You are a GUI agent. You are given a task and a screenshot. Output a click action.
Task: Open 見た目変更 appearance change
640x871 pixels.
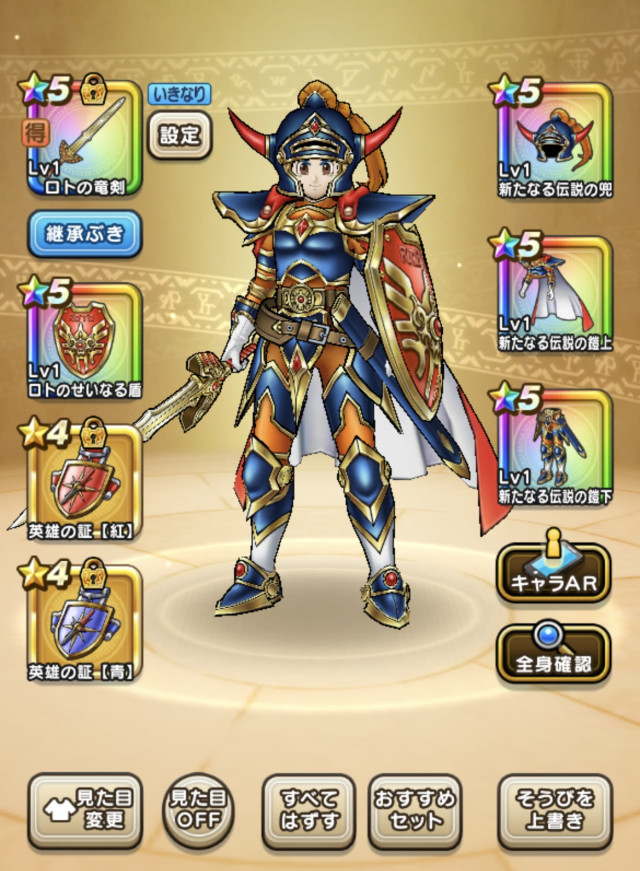(84, 810)
